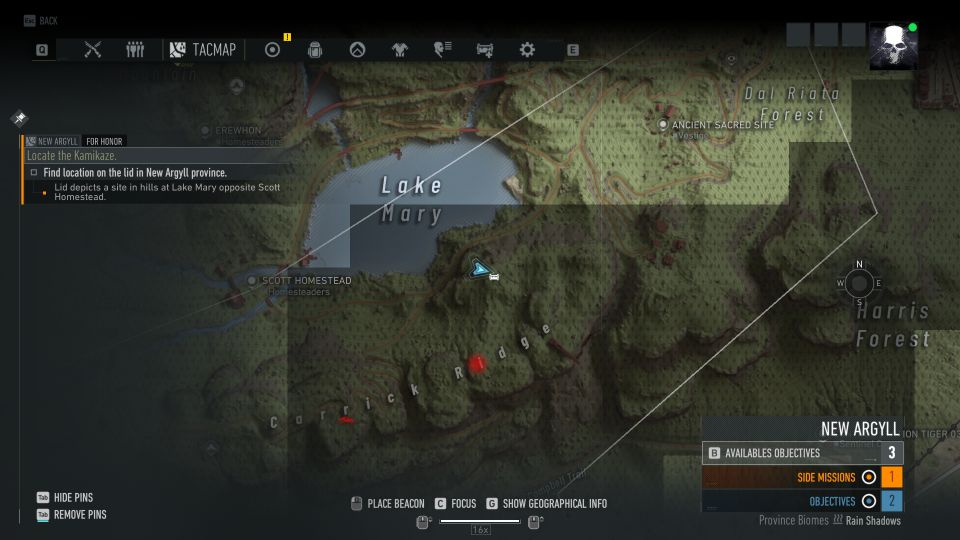The image size is (960, 540).
Task: Open the objectives tab with alert badge
Action: tap(272, 49)
